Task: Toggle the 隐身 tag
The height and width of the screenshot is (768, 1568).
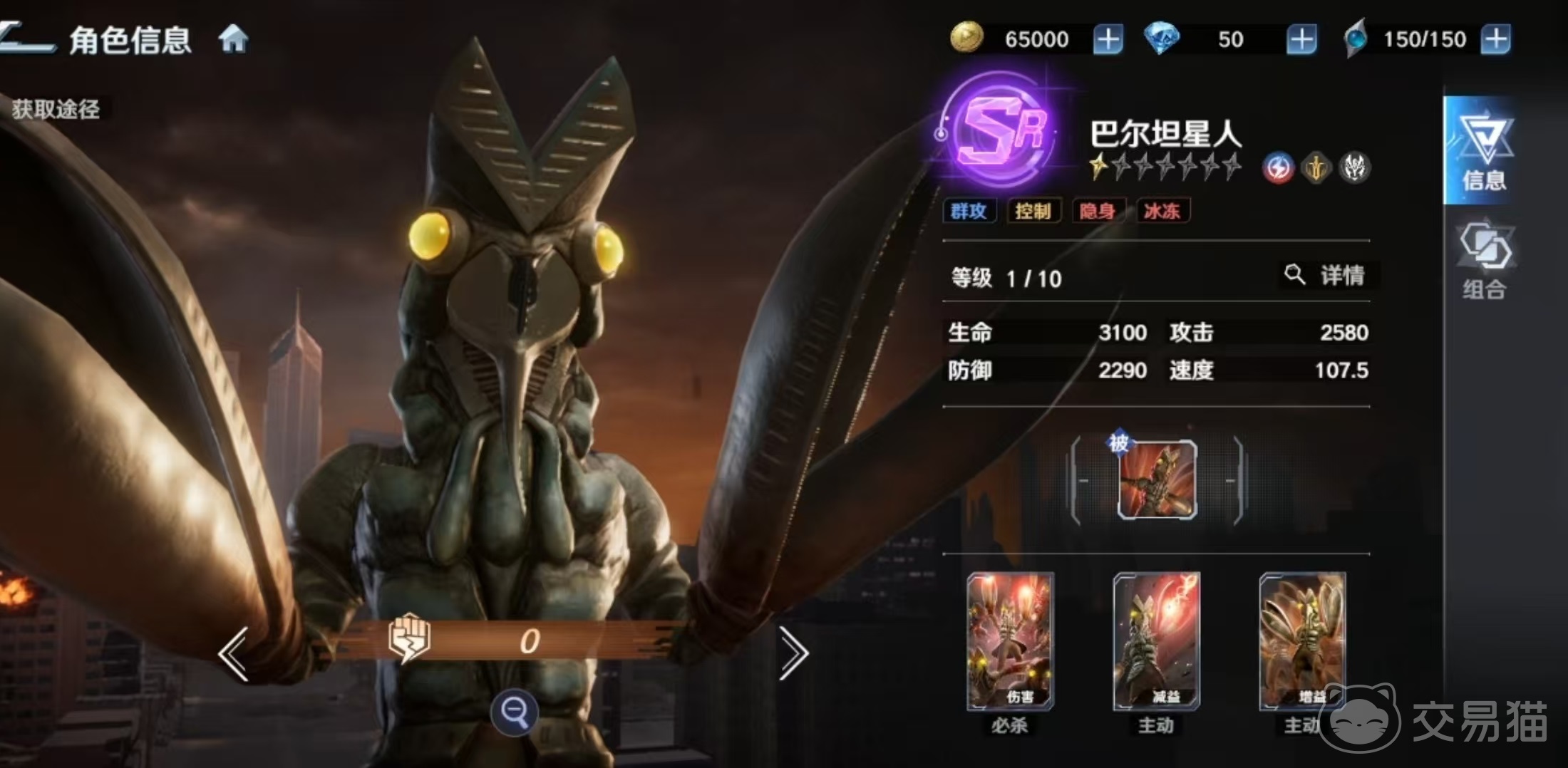Action: point(1098,211)
